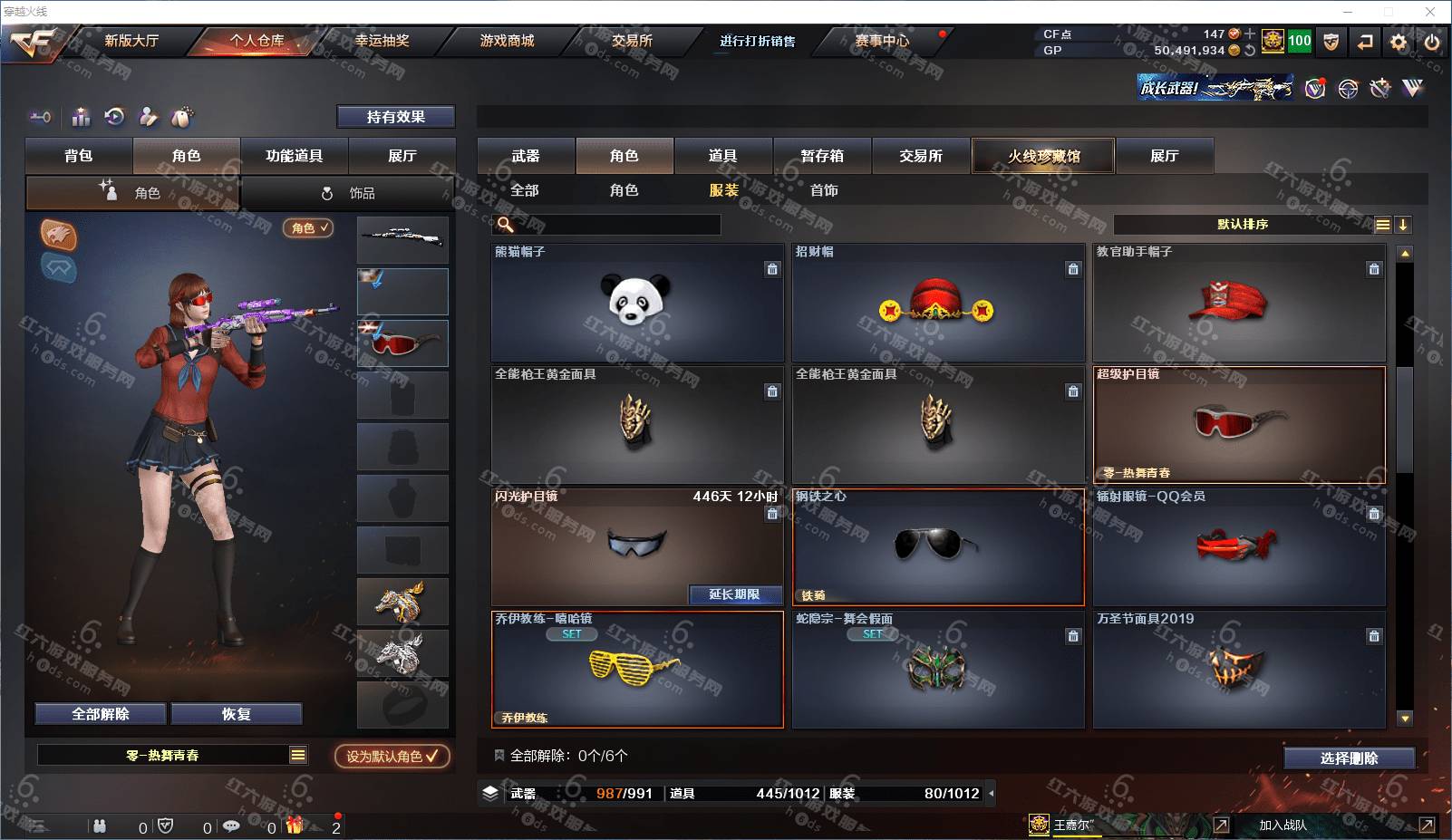Image resolution: width=1452 pixels, height=840 pixels.
Task: Click 全部解除 to unequip everything
Action: coord(101,714)
